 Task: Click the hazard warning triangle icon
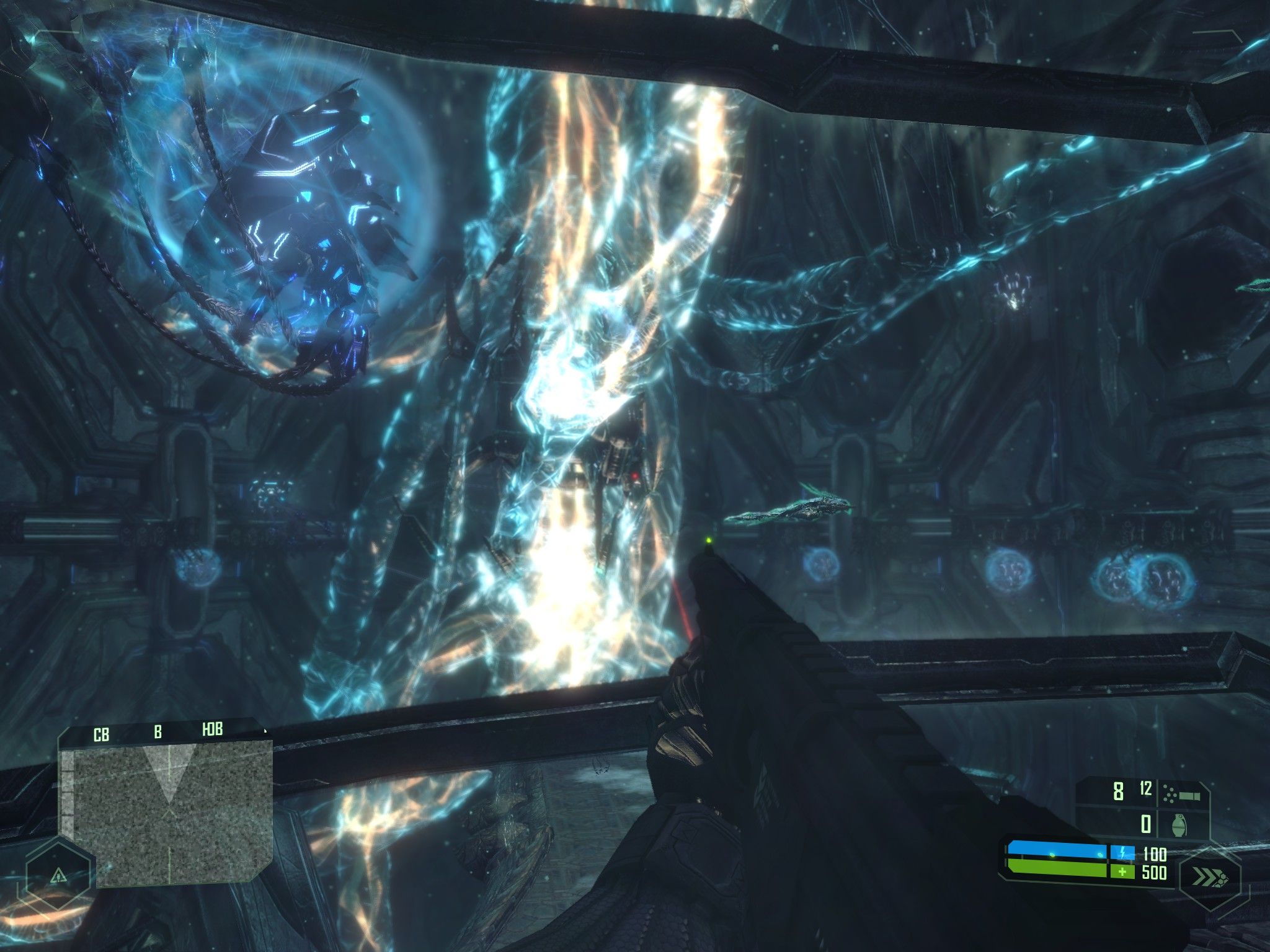(58, 876)
